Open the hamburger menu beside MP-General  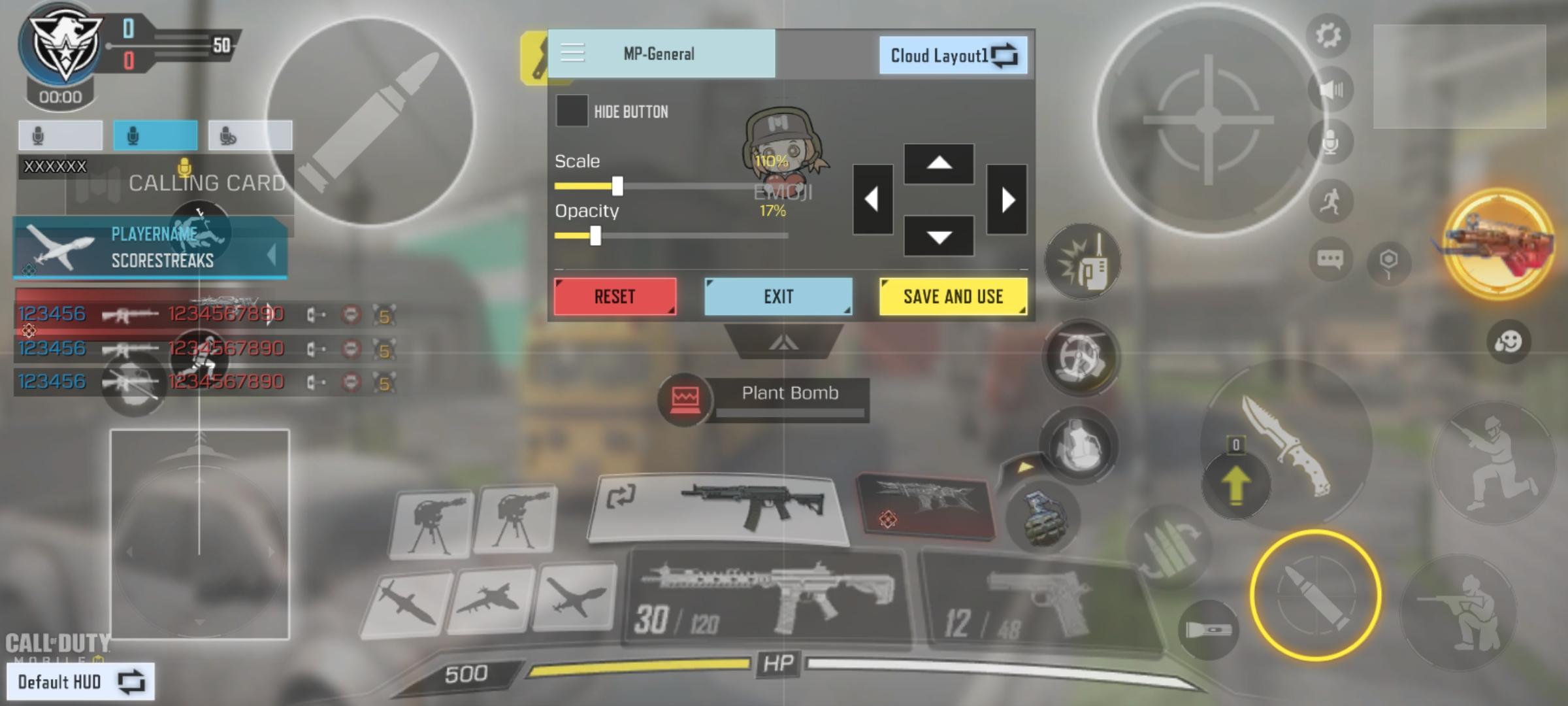tap(572, 54)
